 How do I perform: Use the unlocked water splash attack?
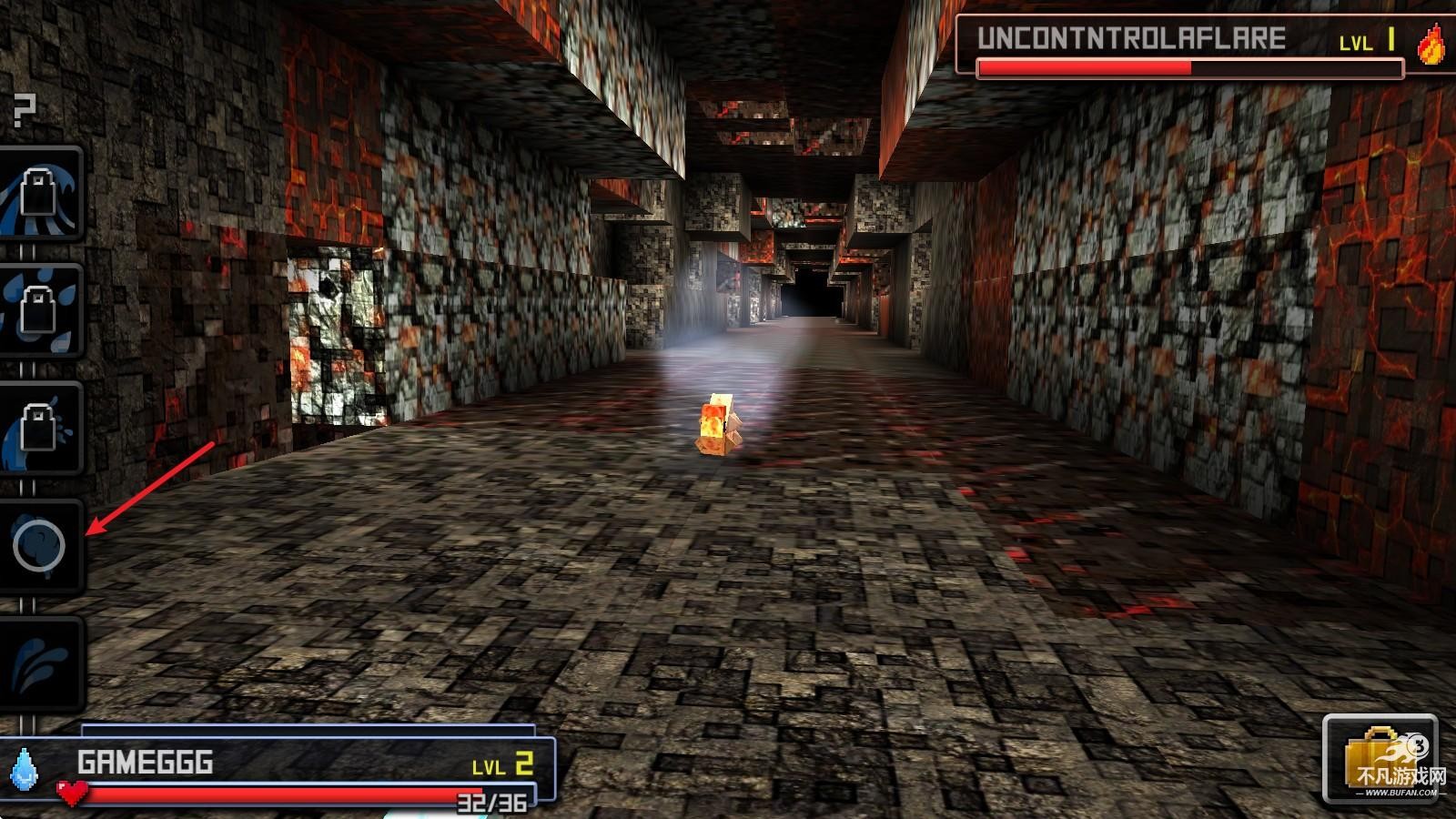(40, 662)
